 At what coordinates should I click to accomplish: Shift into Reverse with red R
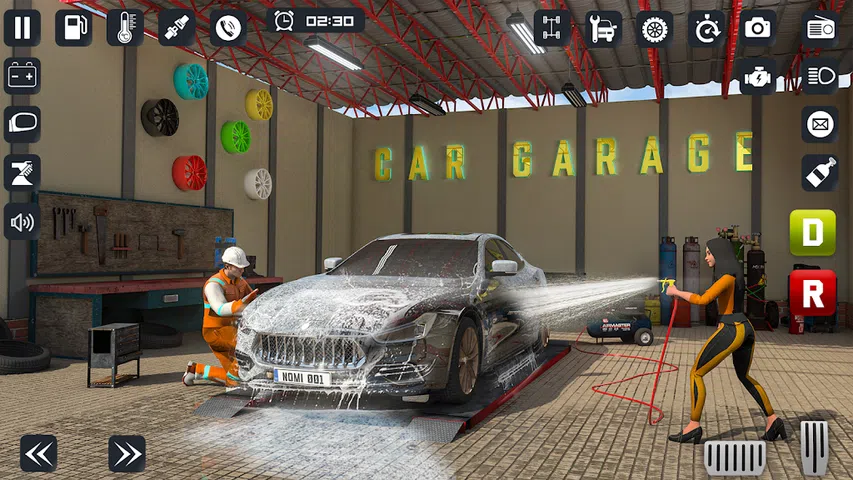click(x=812, y=293)
